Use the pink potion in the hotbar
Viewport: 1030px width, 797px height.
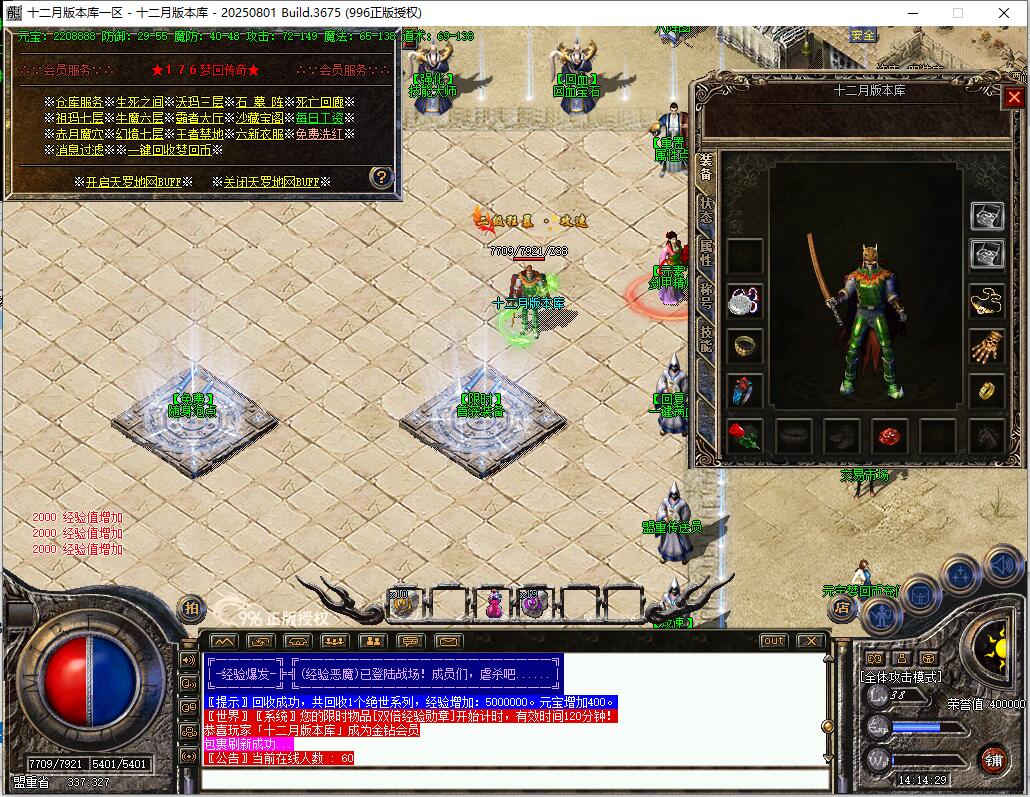493,604
